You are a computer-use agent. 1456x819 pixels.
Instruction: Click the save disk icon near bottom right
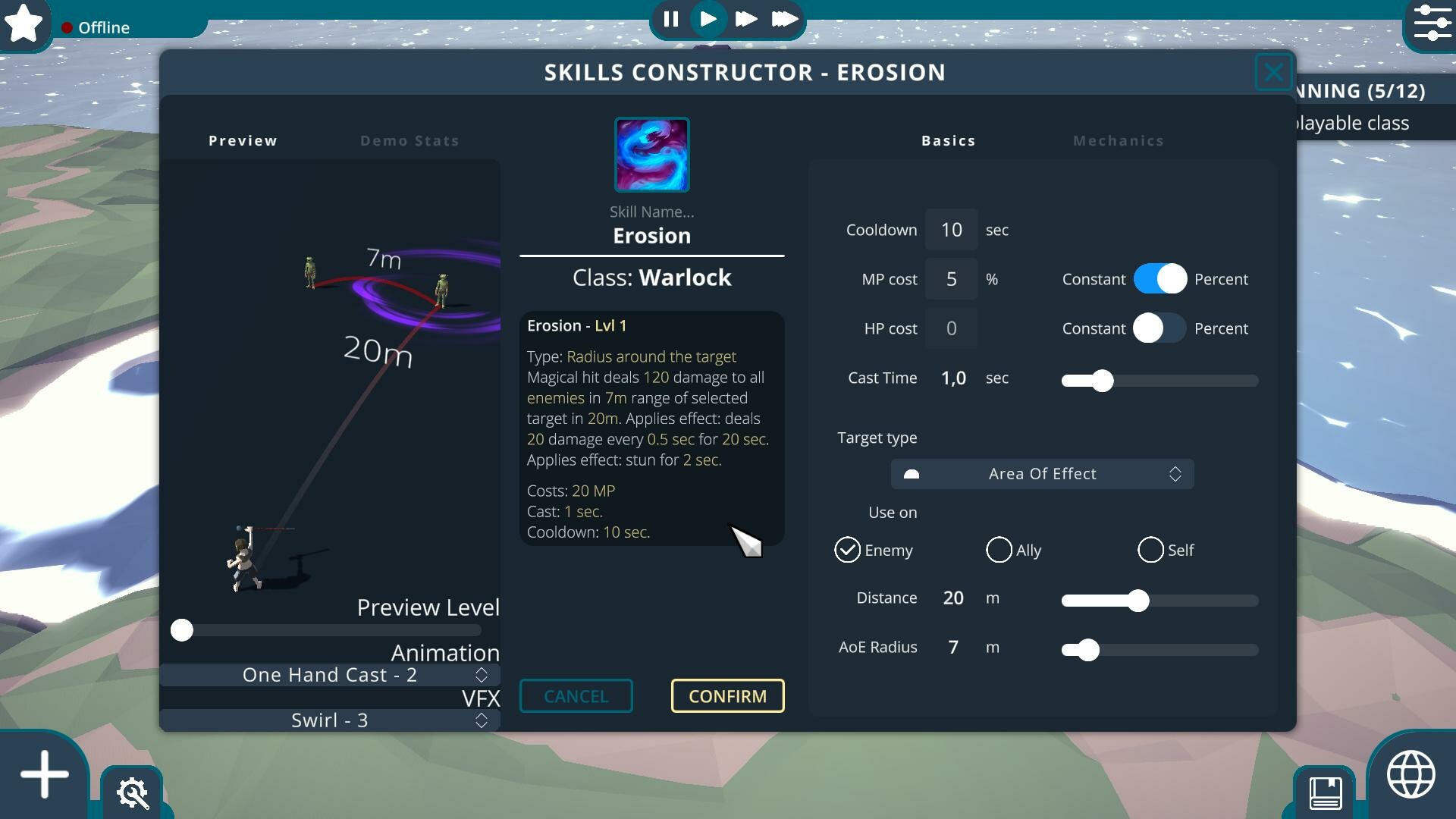tap(1326, 795)
